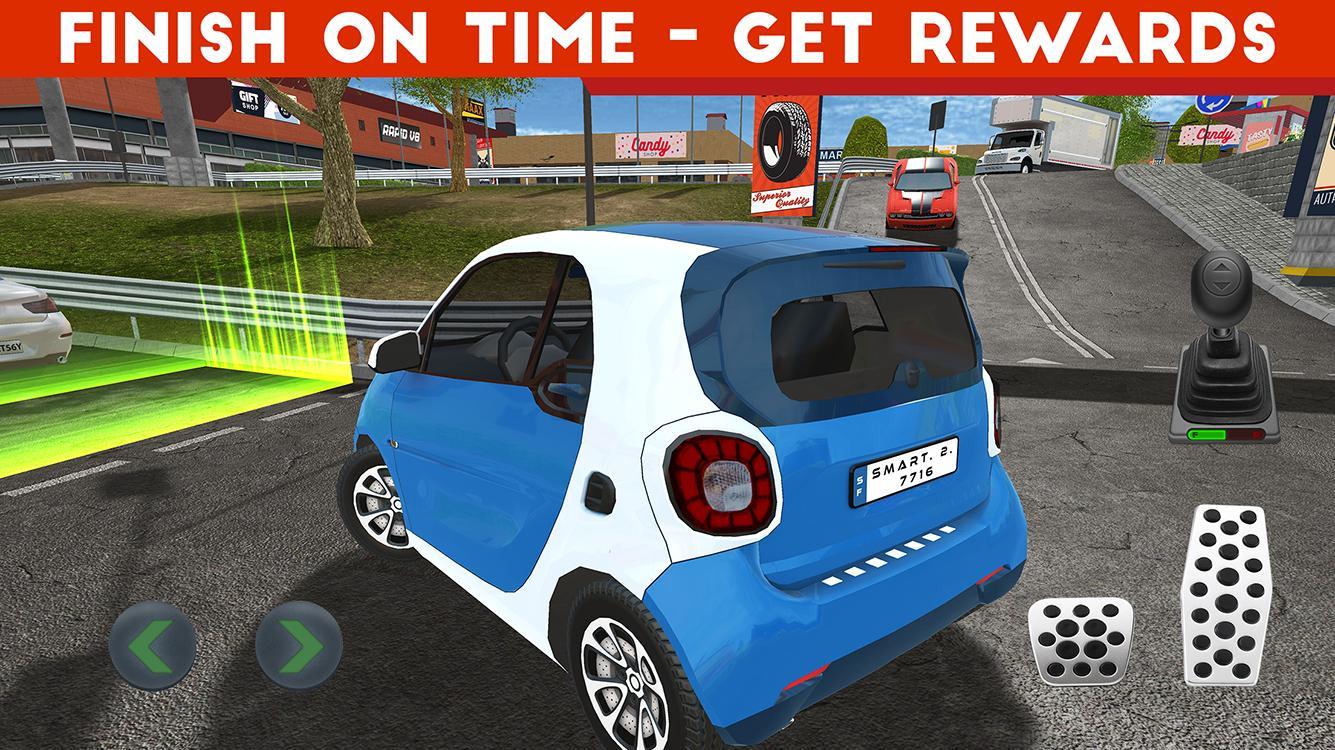Tap the down arrow on the gear knob

point(1220,287)
